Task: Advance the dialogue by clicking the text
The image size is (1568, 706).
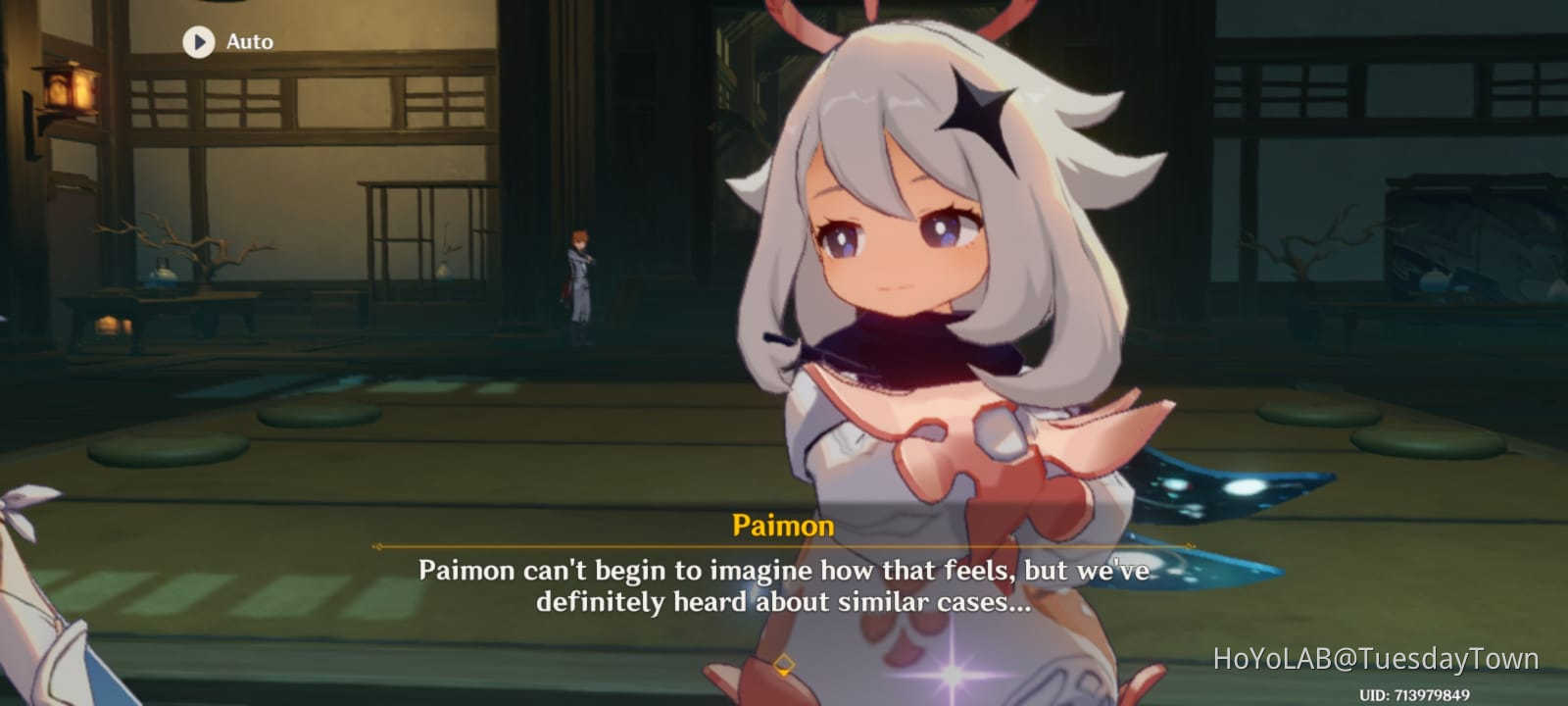Action: tap(784, 583)
